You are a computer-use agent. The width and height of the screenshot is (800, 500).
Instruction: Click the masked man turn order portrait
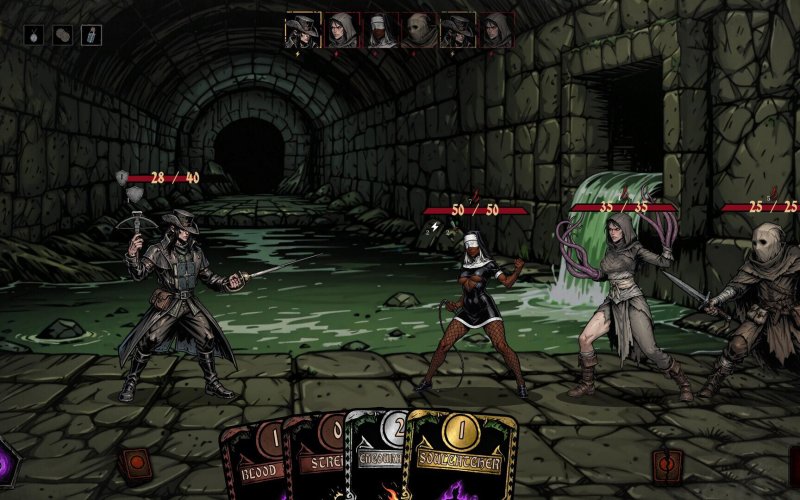tap(420, 30)
